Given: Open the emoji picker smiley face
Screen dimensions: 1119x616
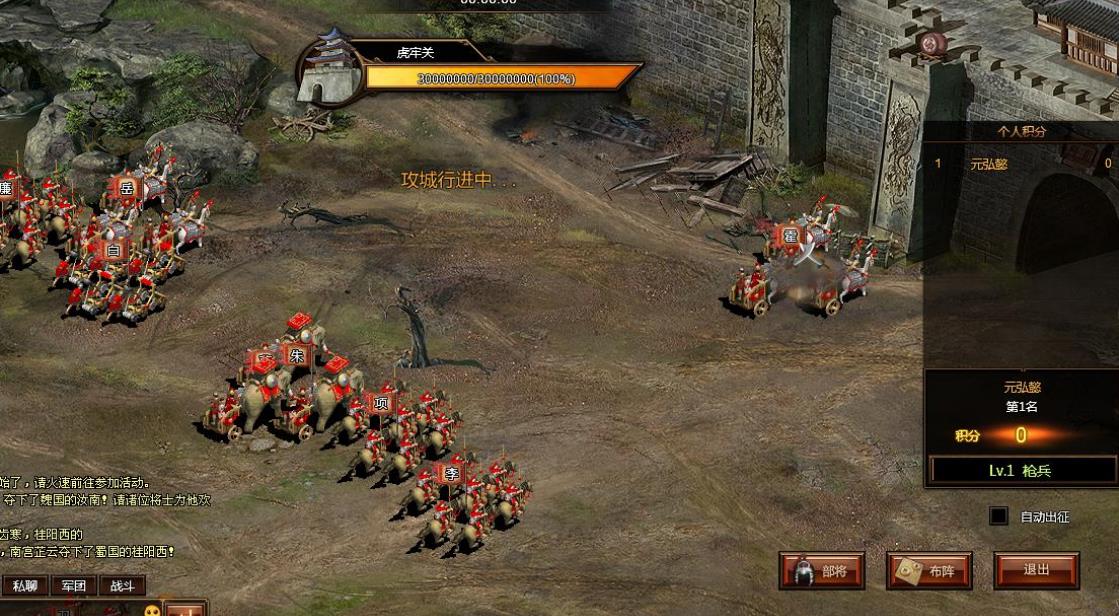Looking at the screenshot, I should point(153,610).
